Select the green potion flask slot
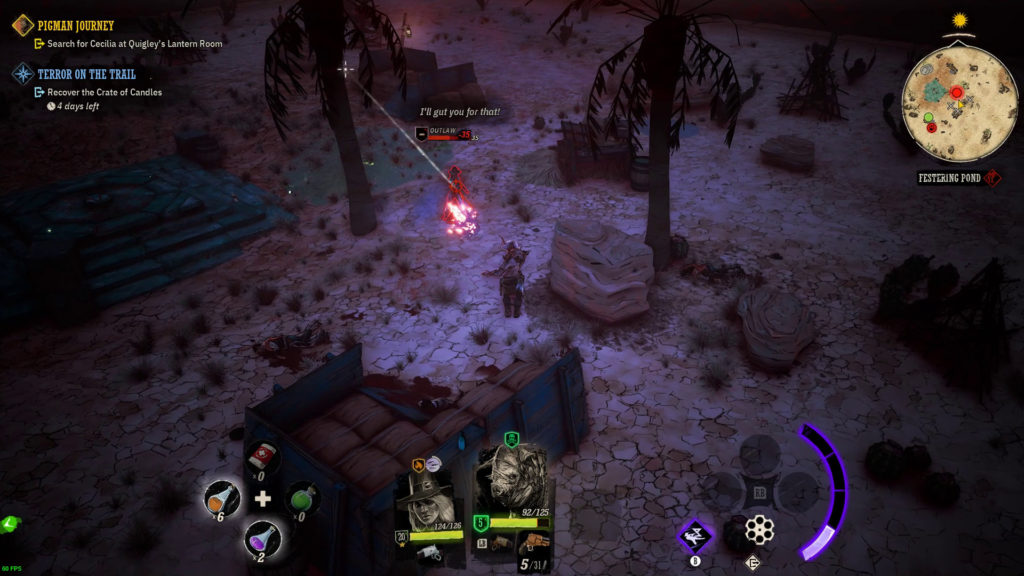 pos(303,498)
